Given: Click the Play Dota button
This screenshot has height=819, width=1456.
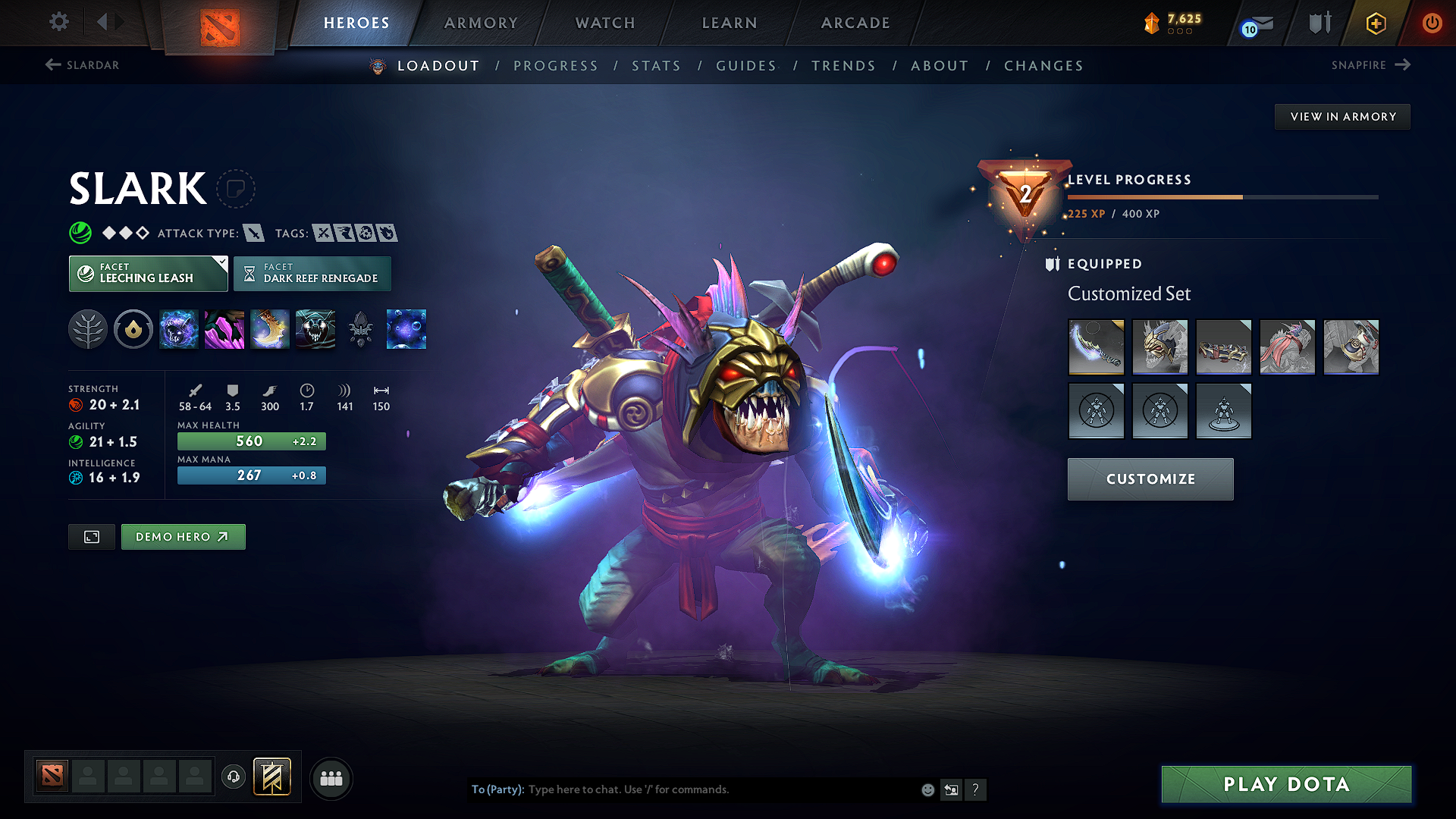Looking at the screenshot, I should [1286, 784].
